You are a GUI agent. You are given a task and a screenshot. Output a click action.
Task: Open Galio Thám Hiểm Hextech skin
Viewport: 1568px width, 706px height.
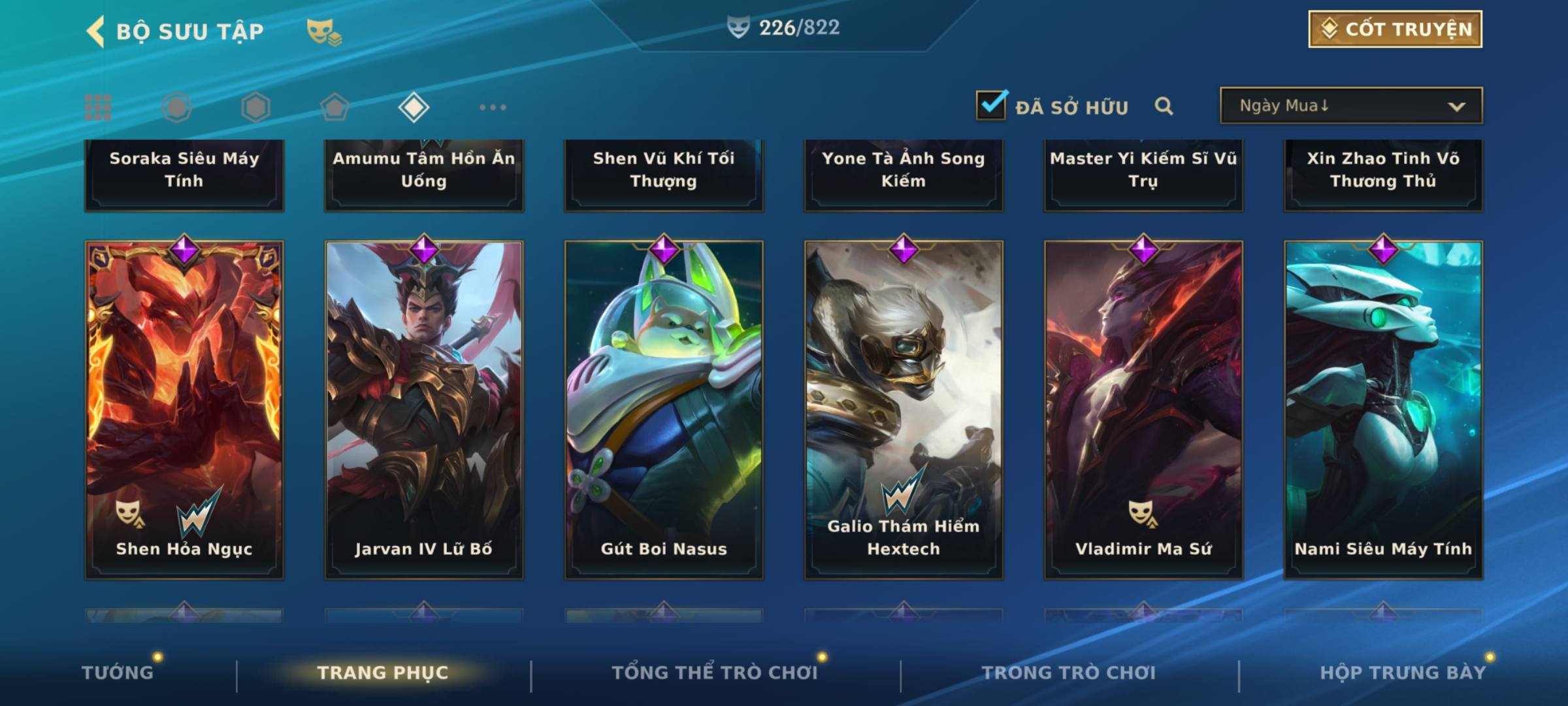[x=904, y=409]
